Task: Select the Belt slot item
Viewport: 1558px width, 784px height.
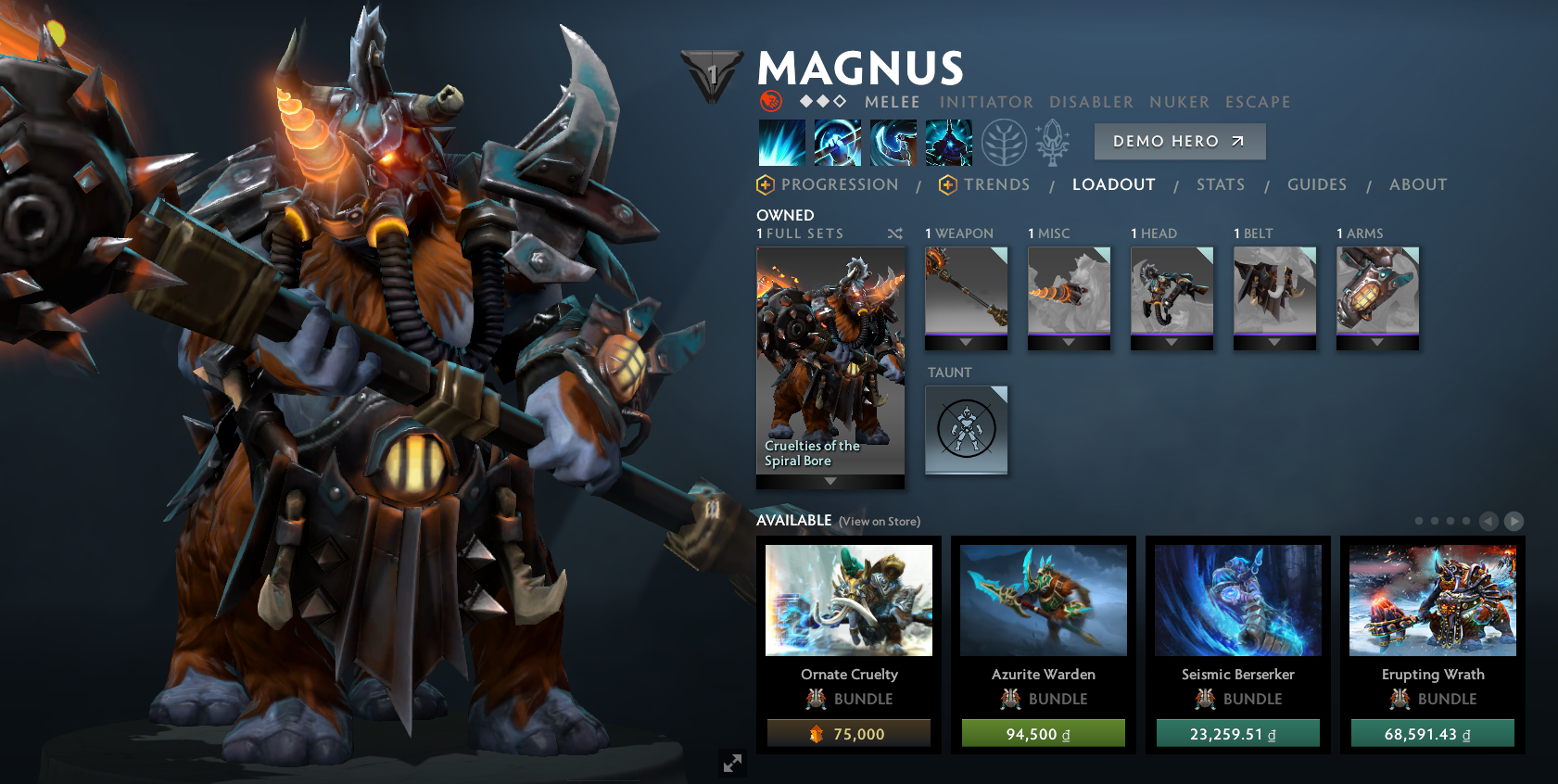Action: click(1274, 292)
